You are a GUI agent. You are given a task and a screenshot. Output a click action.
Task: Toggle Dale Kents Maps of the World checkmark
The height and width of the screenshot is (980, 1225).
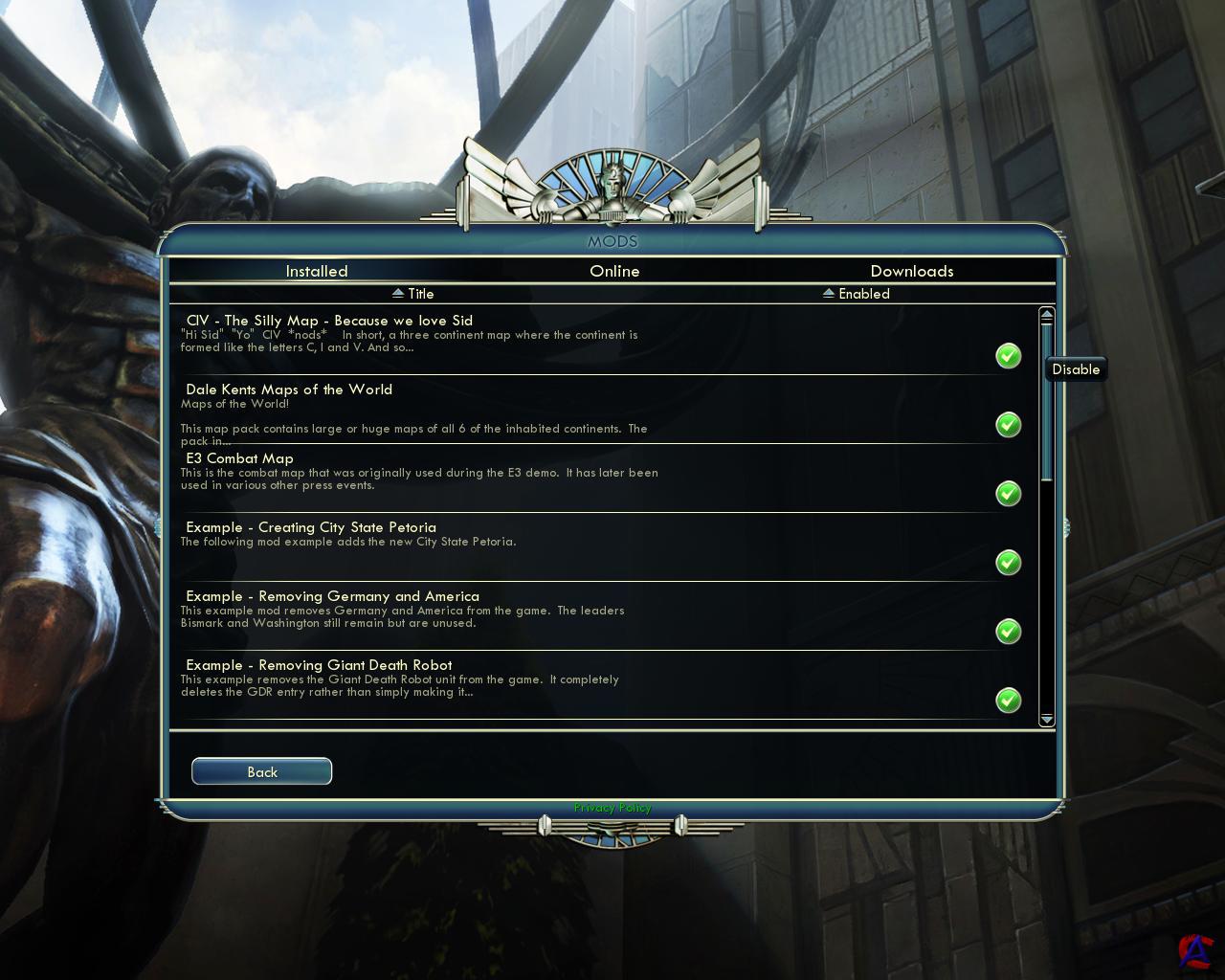pyautogui.click(x=1008, y=425)
